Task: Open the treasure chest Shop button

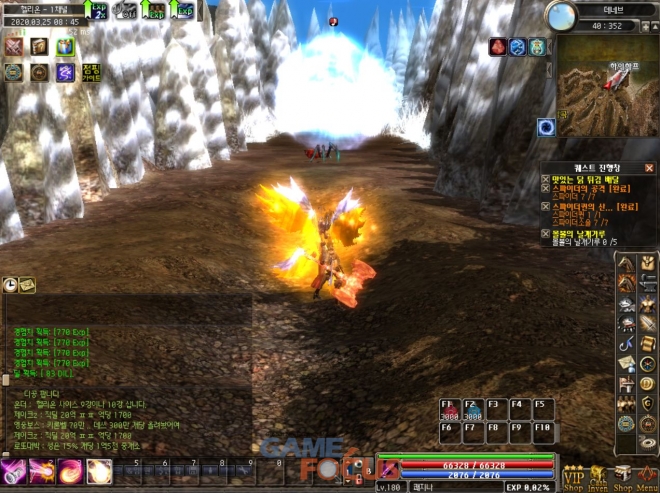Action: pyautogui.click(x=622, y=477)
